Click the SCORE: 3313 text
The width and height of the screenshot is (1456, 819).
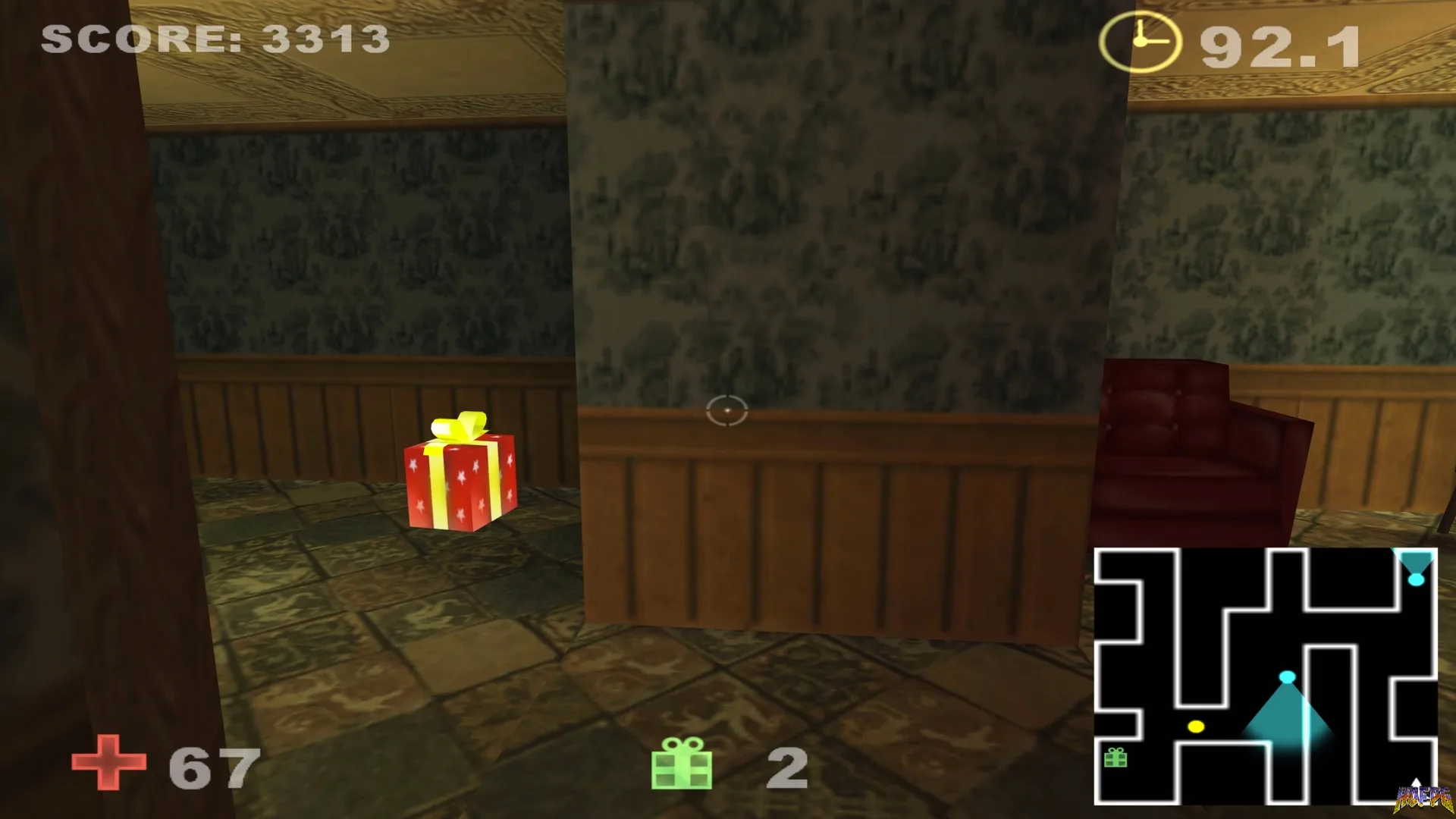click(x=215, y=38)
